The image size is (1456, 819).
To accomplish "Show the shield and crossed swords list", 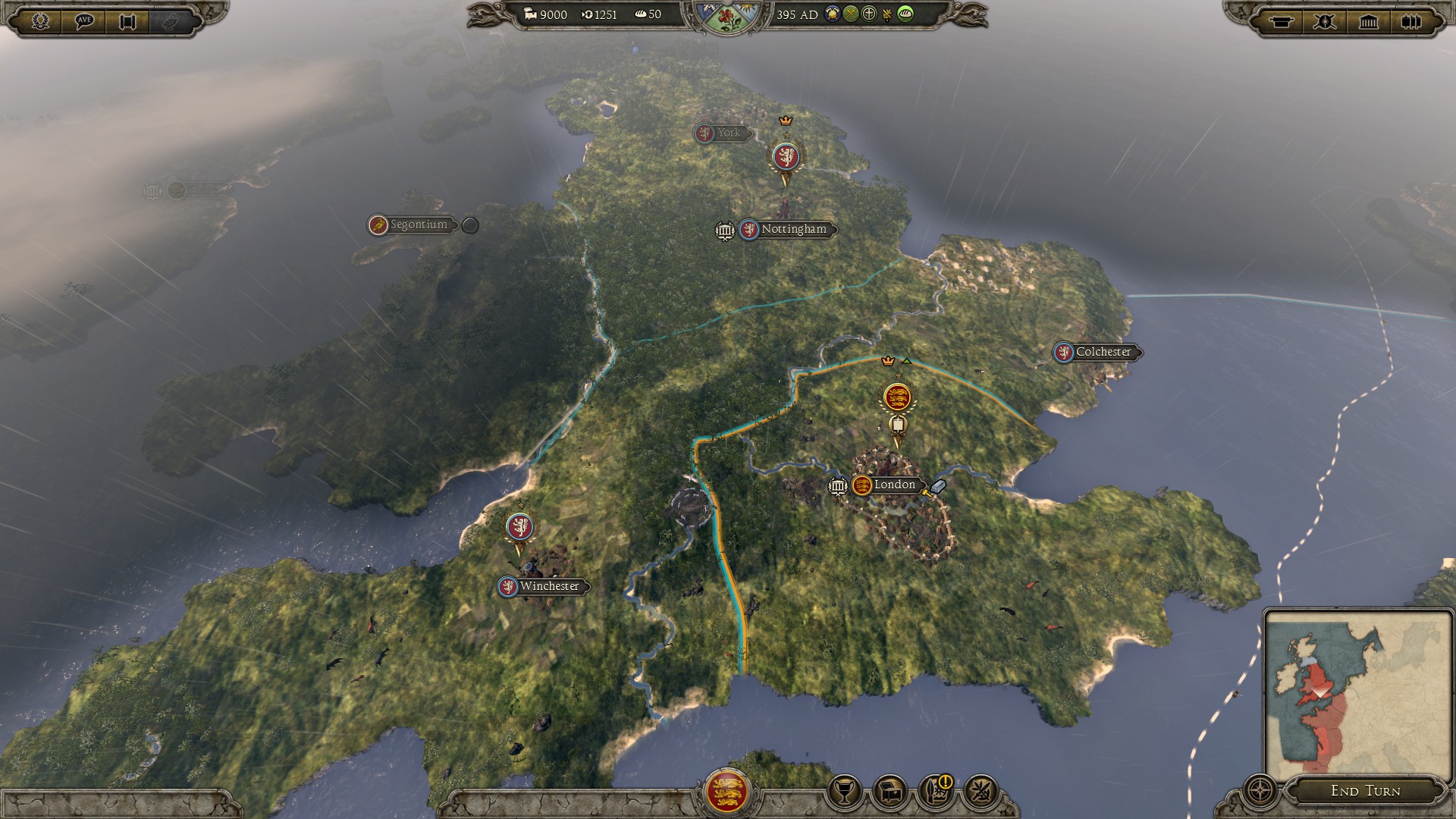I will (x=1325, y=21).
